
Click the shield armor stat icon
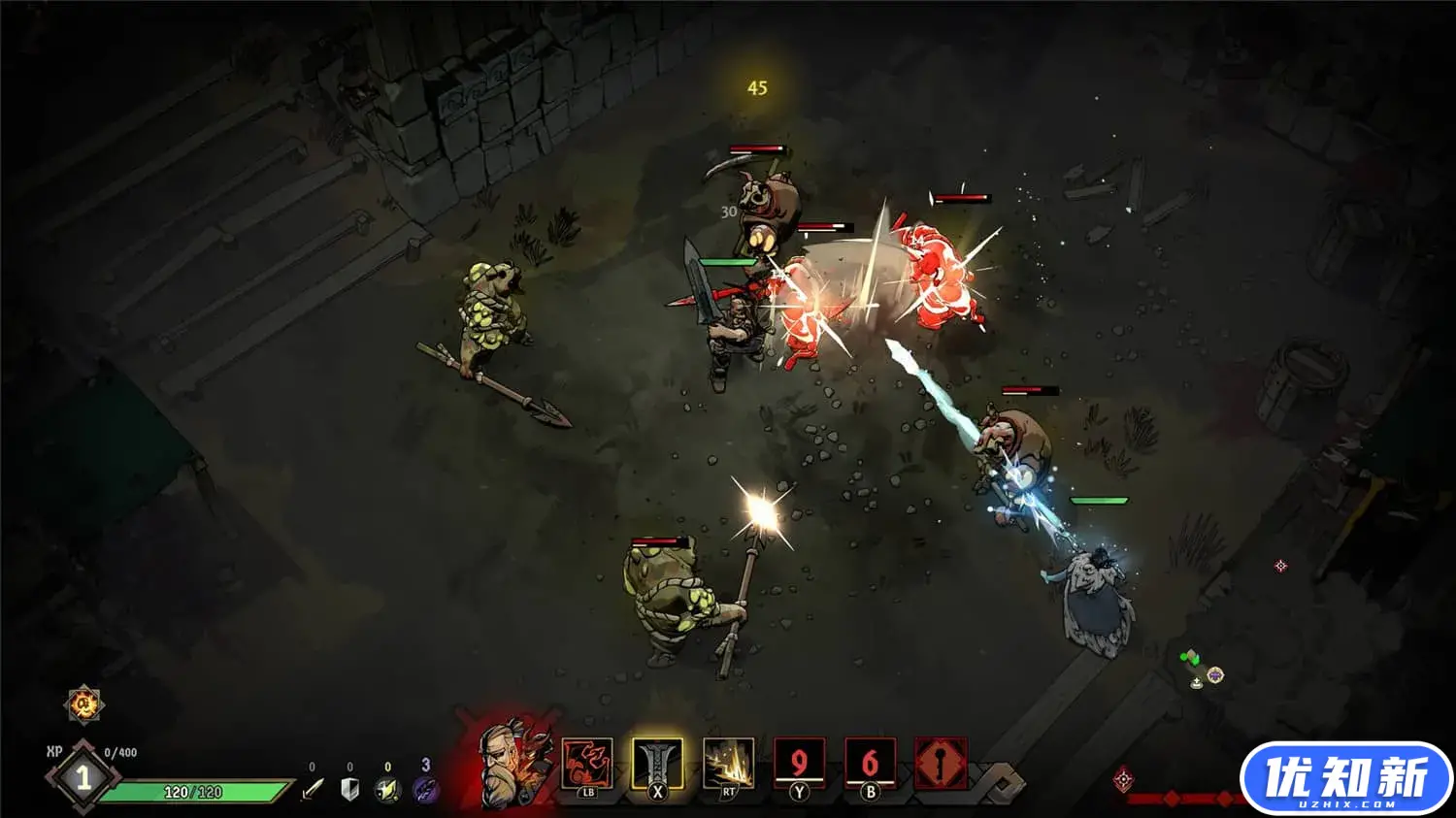pos(350,790)
